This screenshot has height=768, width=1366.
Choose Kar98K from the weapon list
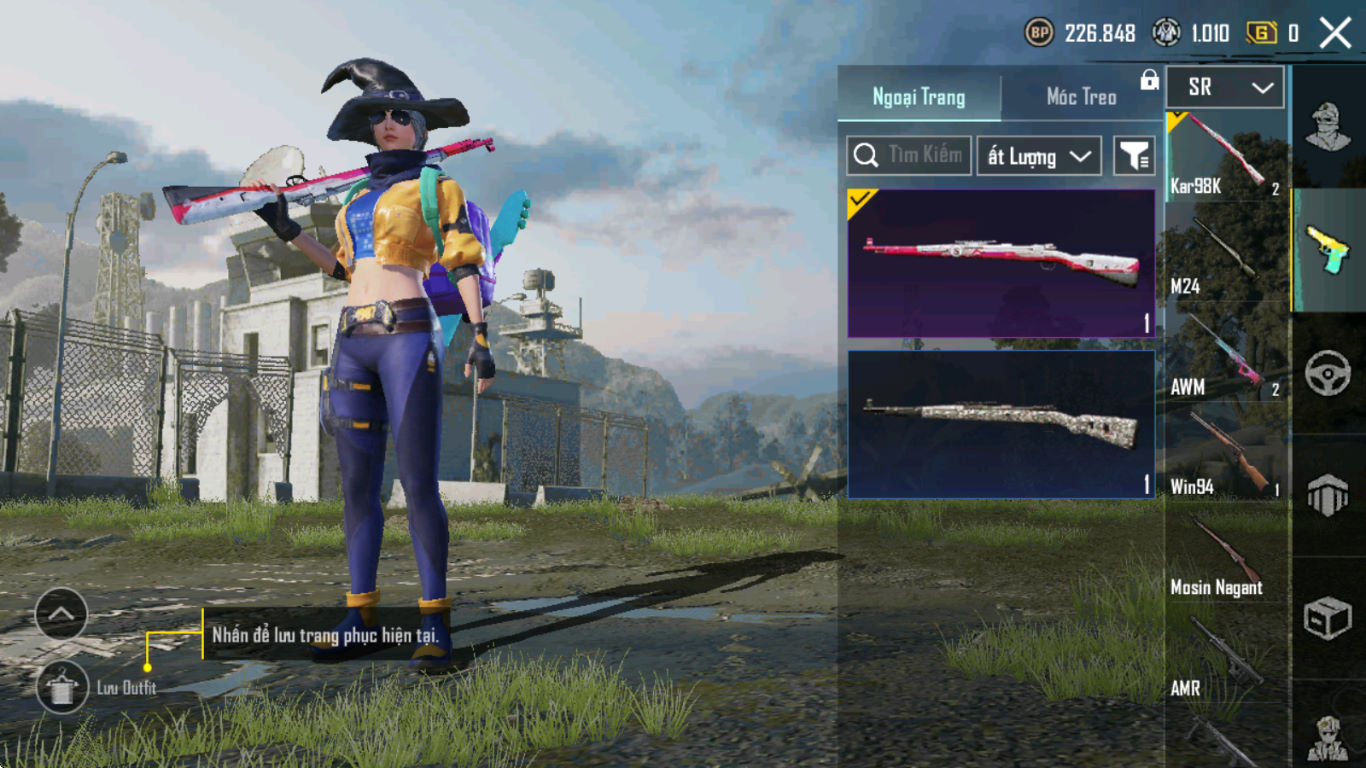coord(1227,155)
